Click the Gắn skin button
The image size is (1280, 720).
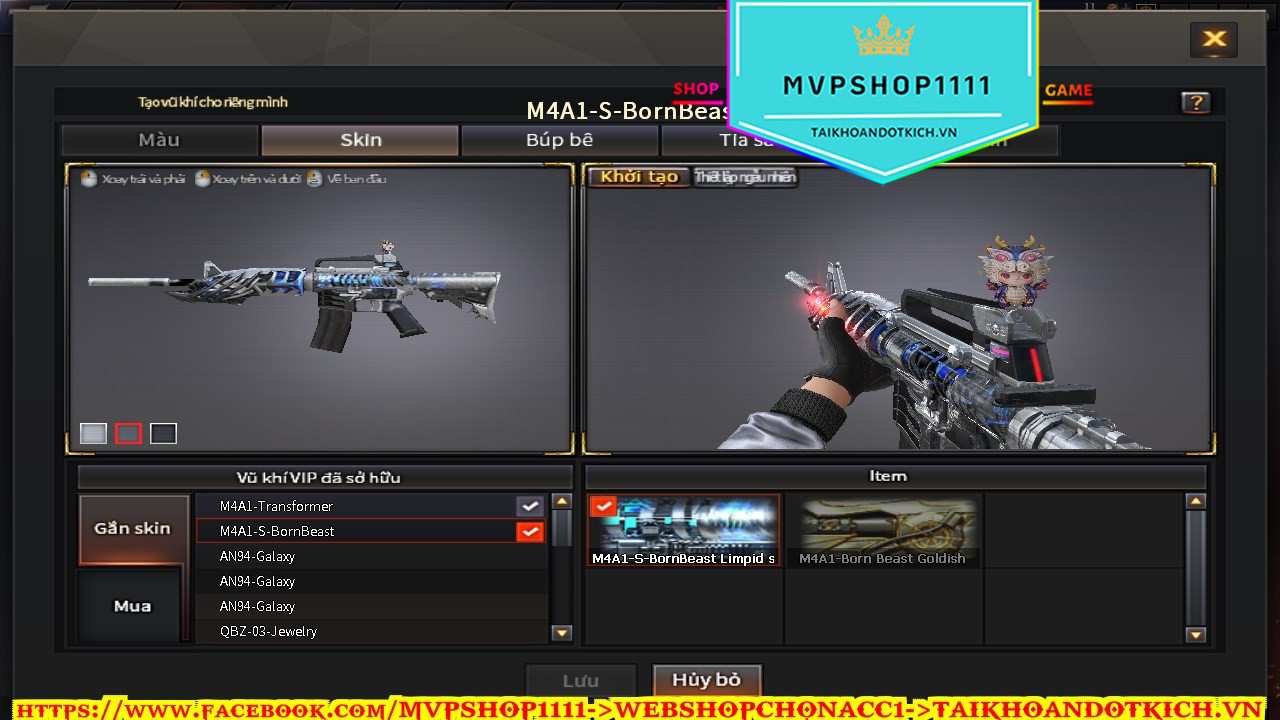[133, 528]
